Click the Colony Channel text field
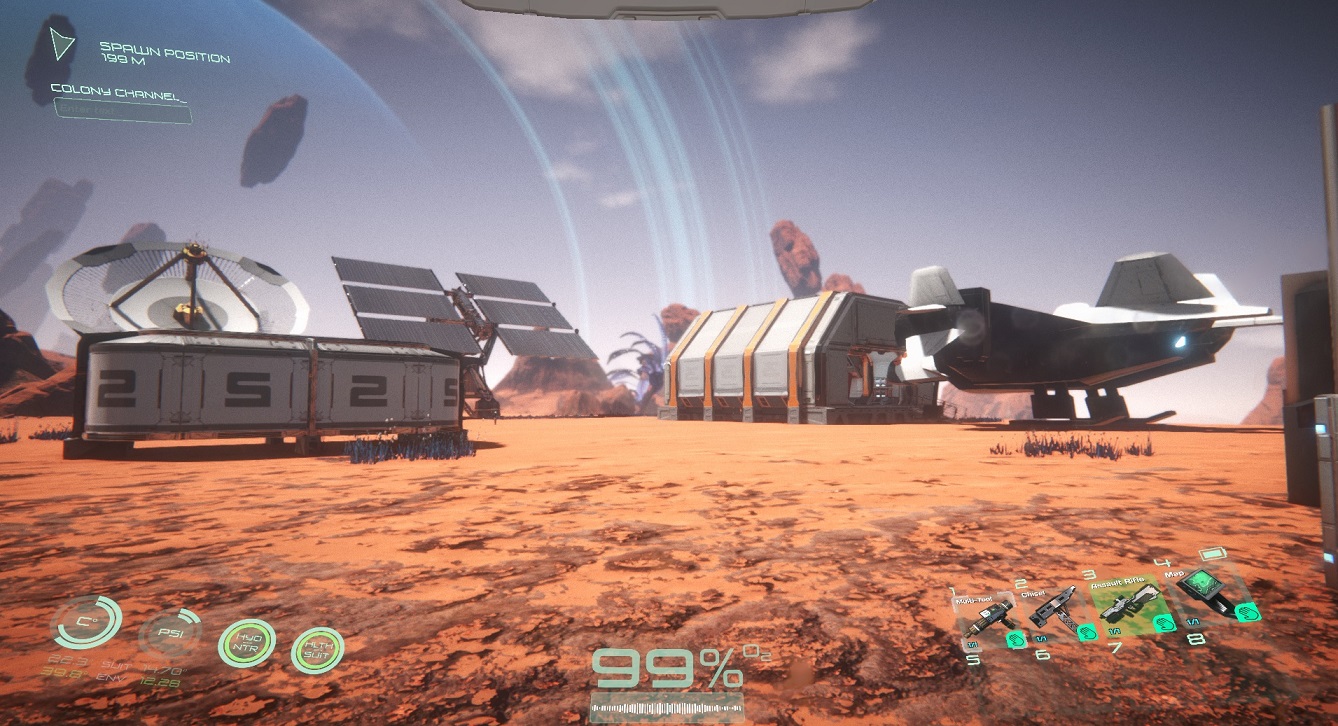Viewport: 1338px width, 726px height. (x=122, y=113)
